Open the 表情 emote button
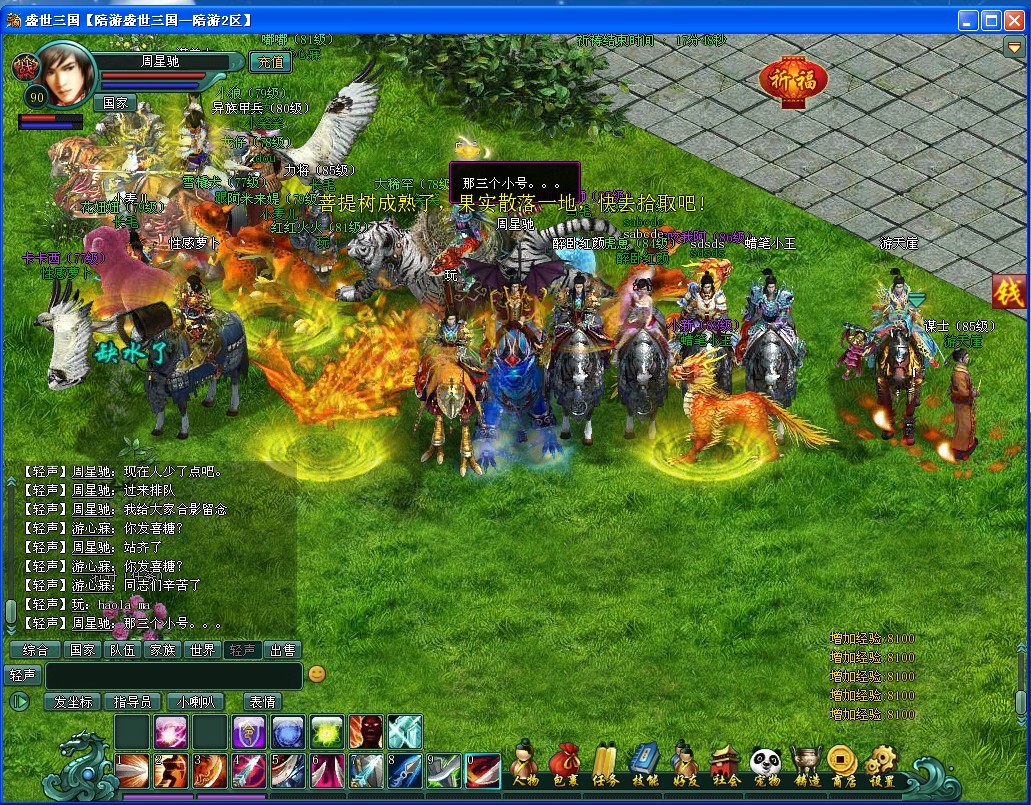 tap(262, 702)
